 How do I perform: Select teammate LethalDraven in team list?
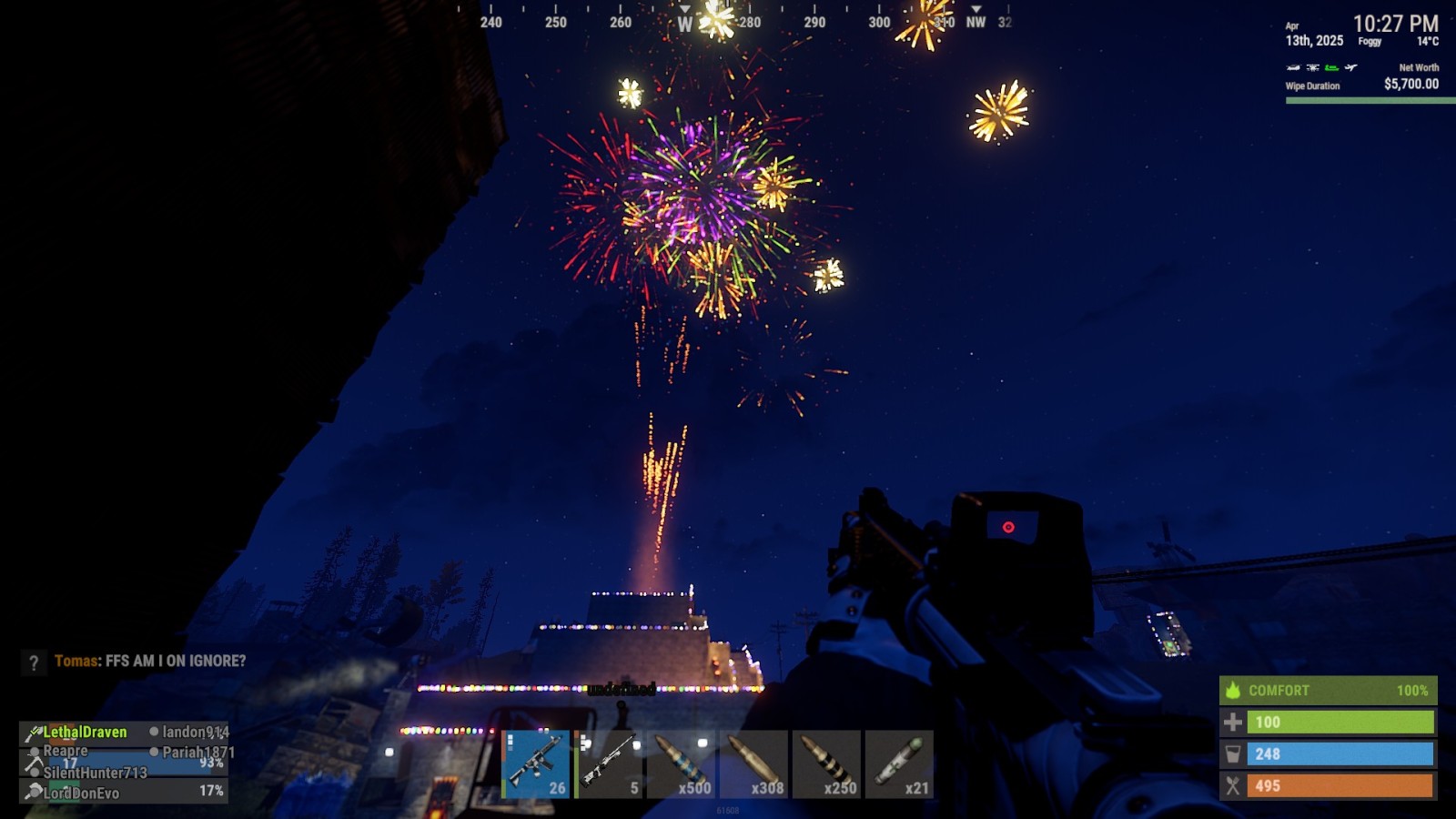point(85,733)
